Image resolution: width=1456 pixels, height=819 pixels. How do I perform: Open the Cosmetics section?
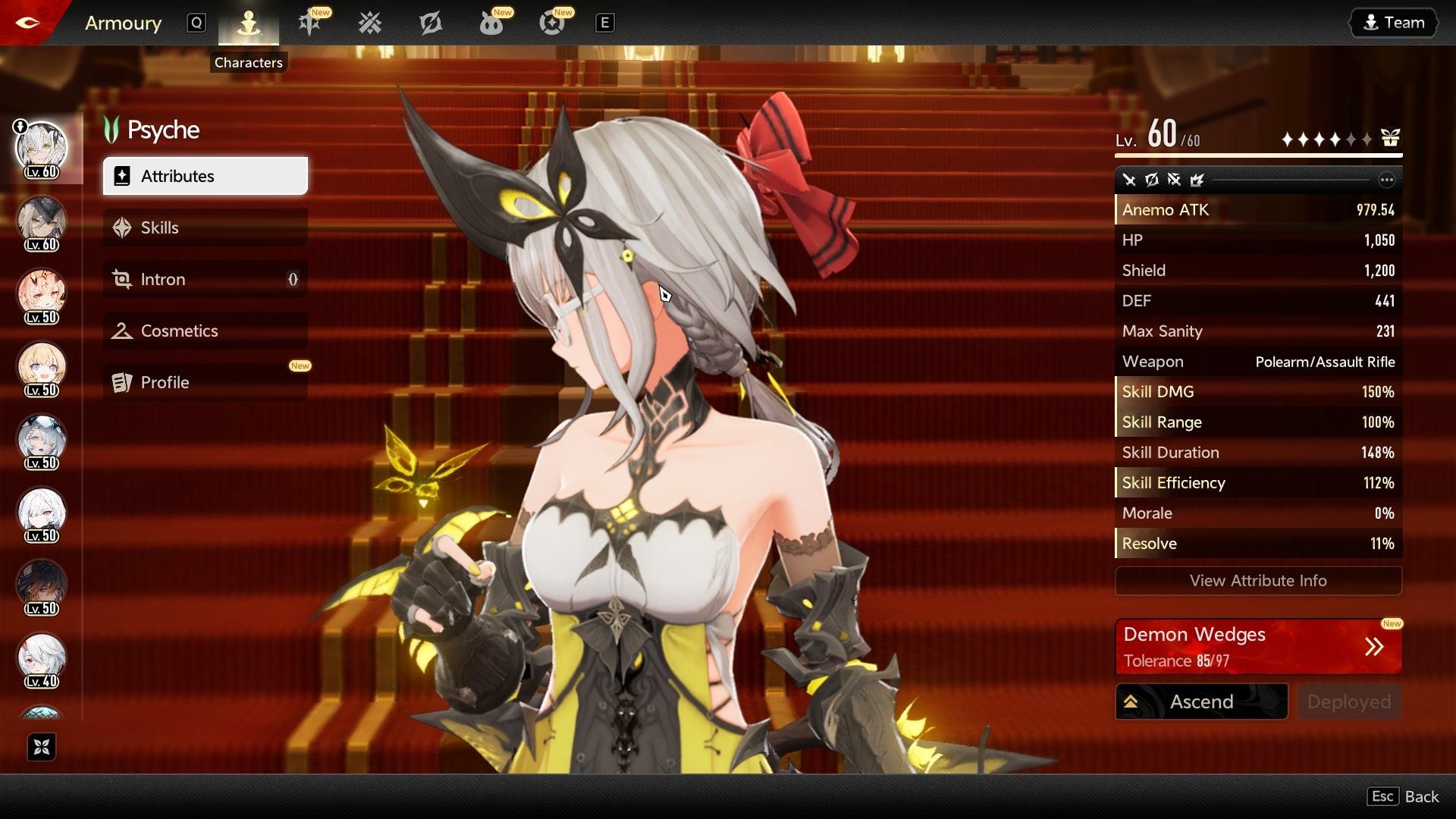coord(205,331)
